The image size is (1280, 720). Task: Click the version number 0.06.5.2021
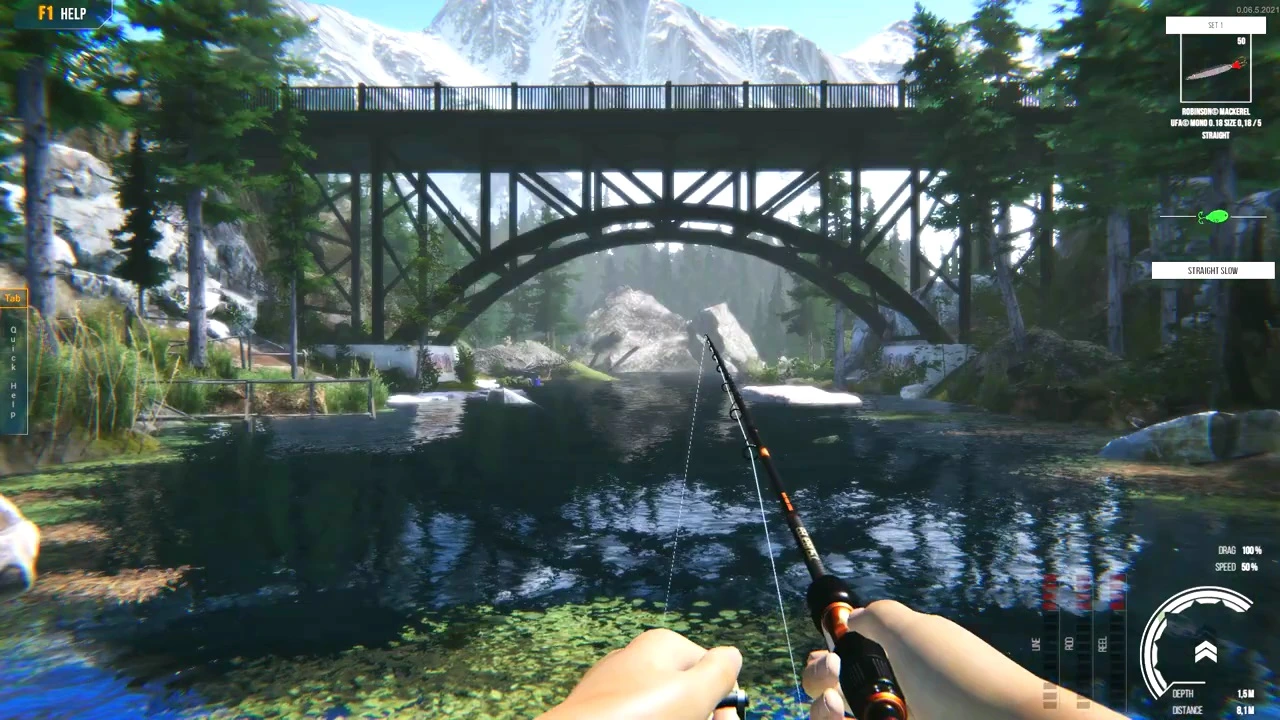pyautogui.click(x=1256, y=8)
